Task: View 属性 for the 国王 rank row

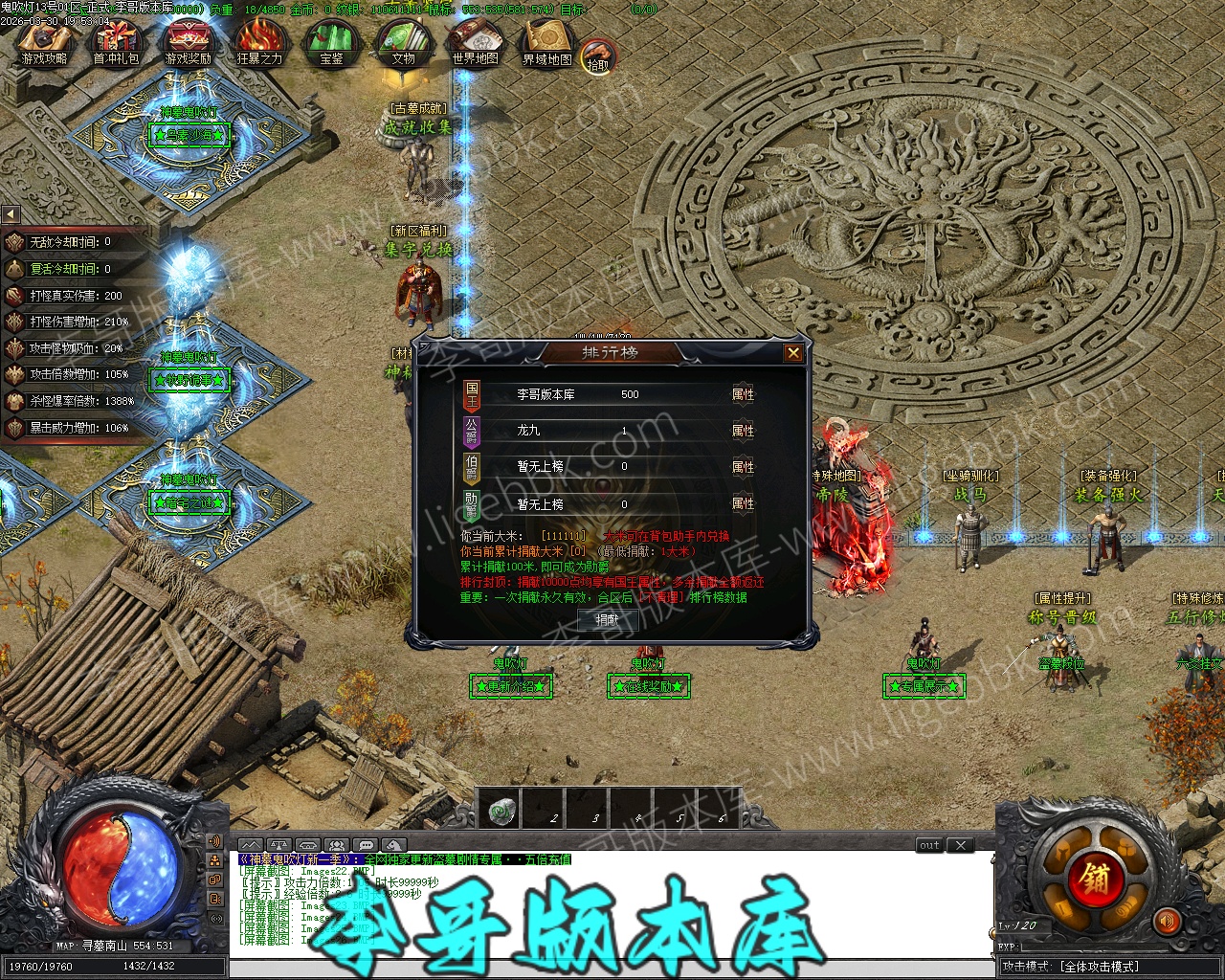Action: click(743, 394)
